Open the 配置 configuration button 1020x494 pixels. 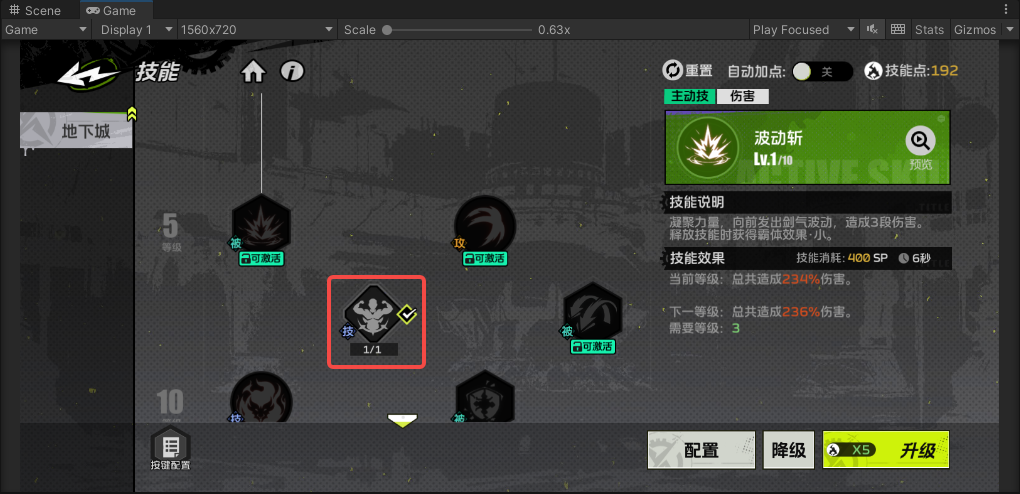point(701,450)
